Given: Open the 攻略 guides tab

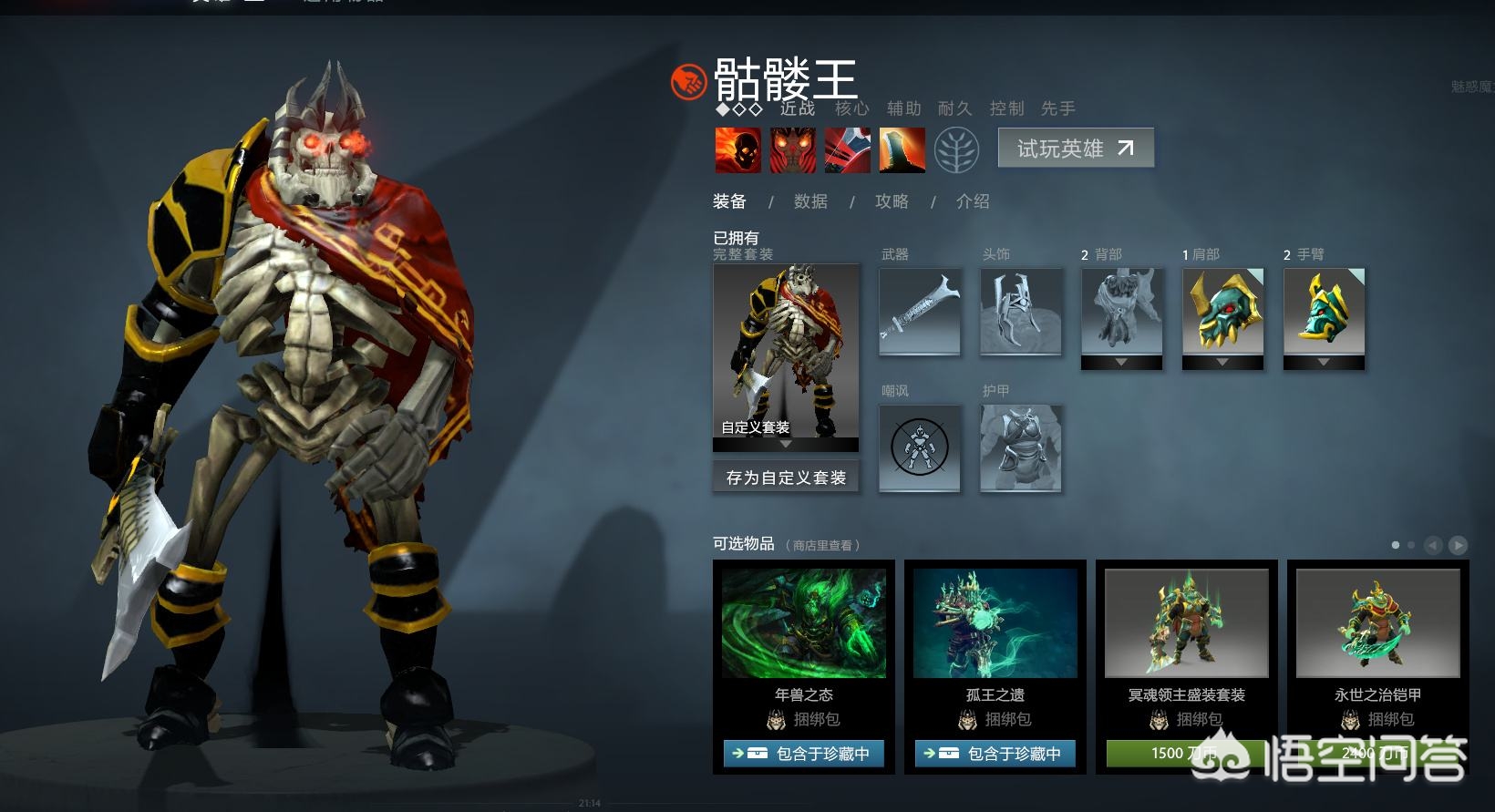Looking at the screenshot, I should click(x=892, y=201).
